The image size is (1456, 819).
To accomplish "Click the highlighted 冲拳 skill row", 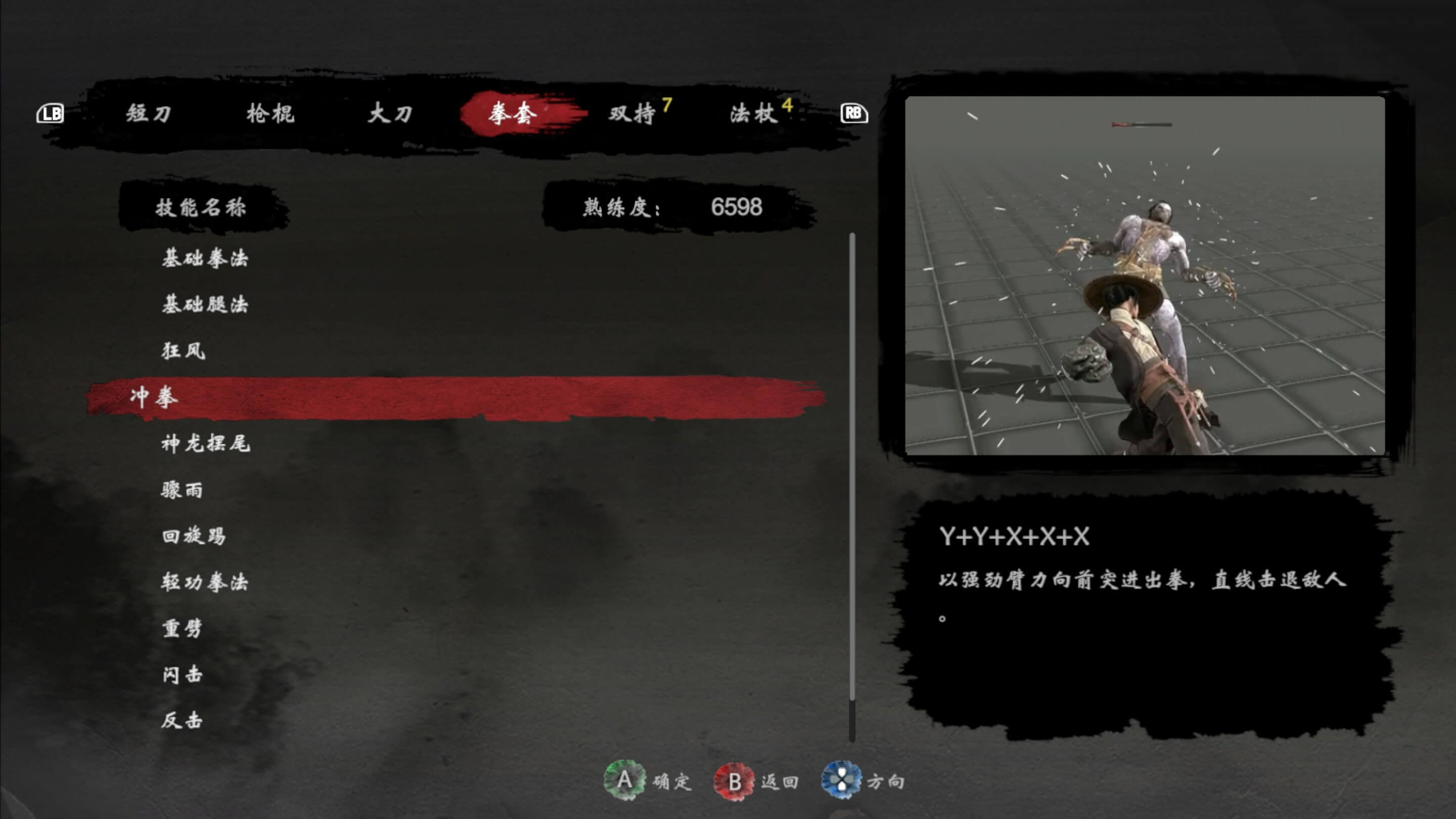I will coord(452,397).
